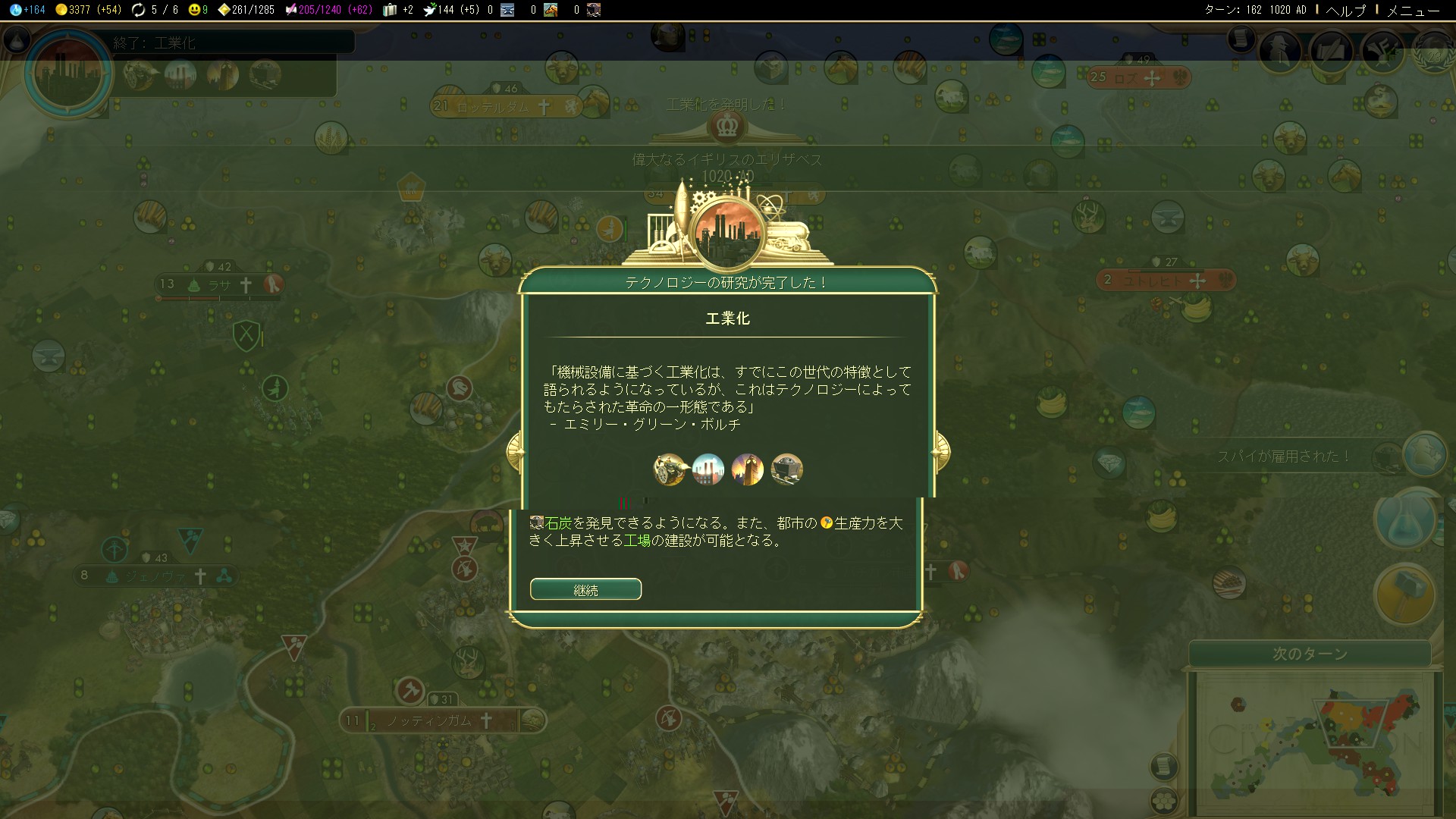The width and height of the screenshot is (1456, 819).
Task: Open the espionage spy overview icon
Action: [x=1280, y=52]
